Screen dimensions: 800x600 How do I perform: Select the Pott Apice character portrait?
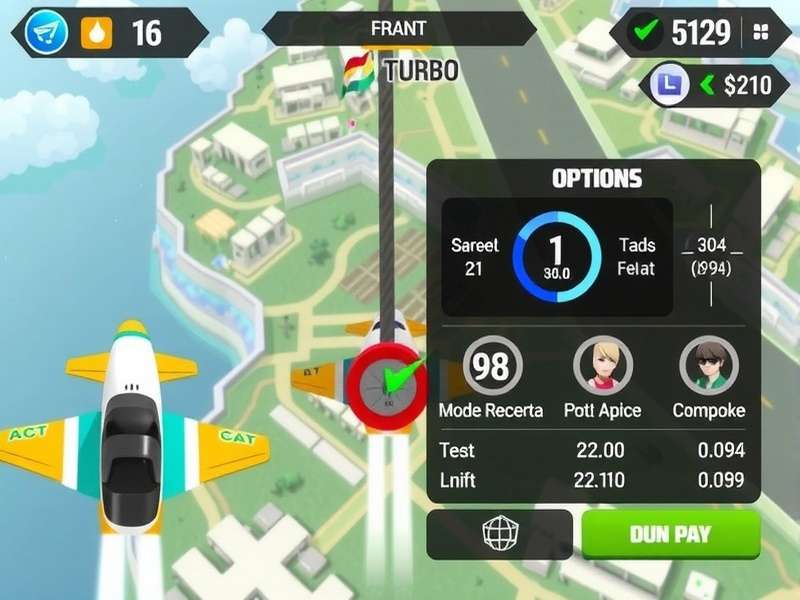click(x=602, y=367)
